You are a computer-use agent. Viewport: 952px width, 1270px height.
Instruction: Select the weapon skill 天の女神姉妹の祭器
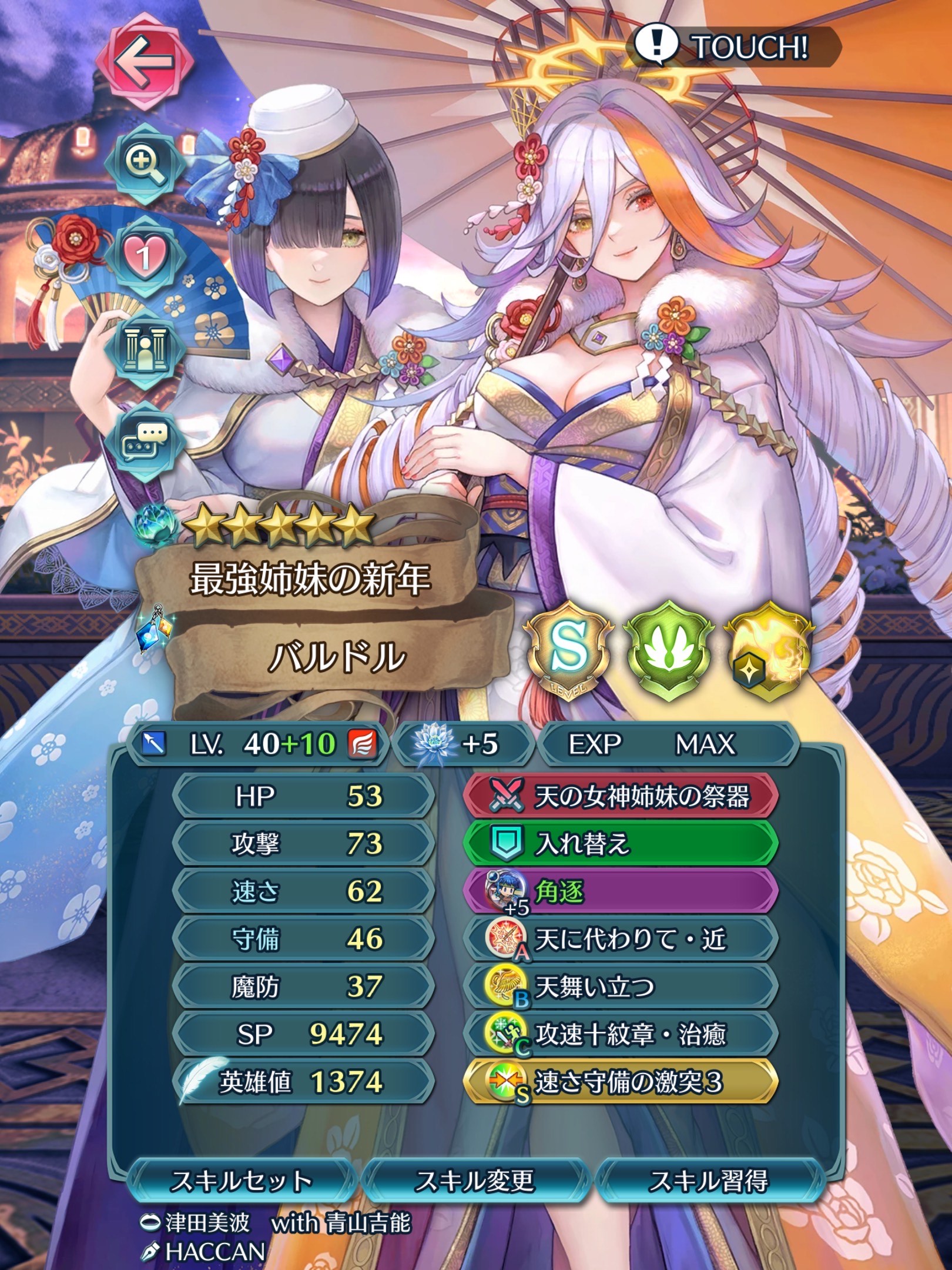[622, 797]
